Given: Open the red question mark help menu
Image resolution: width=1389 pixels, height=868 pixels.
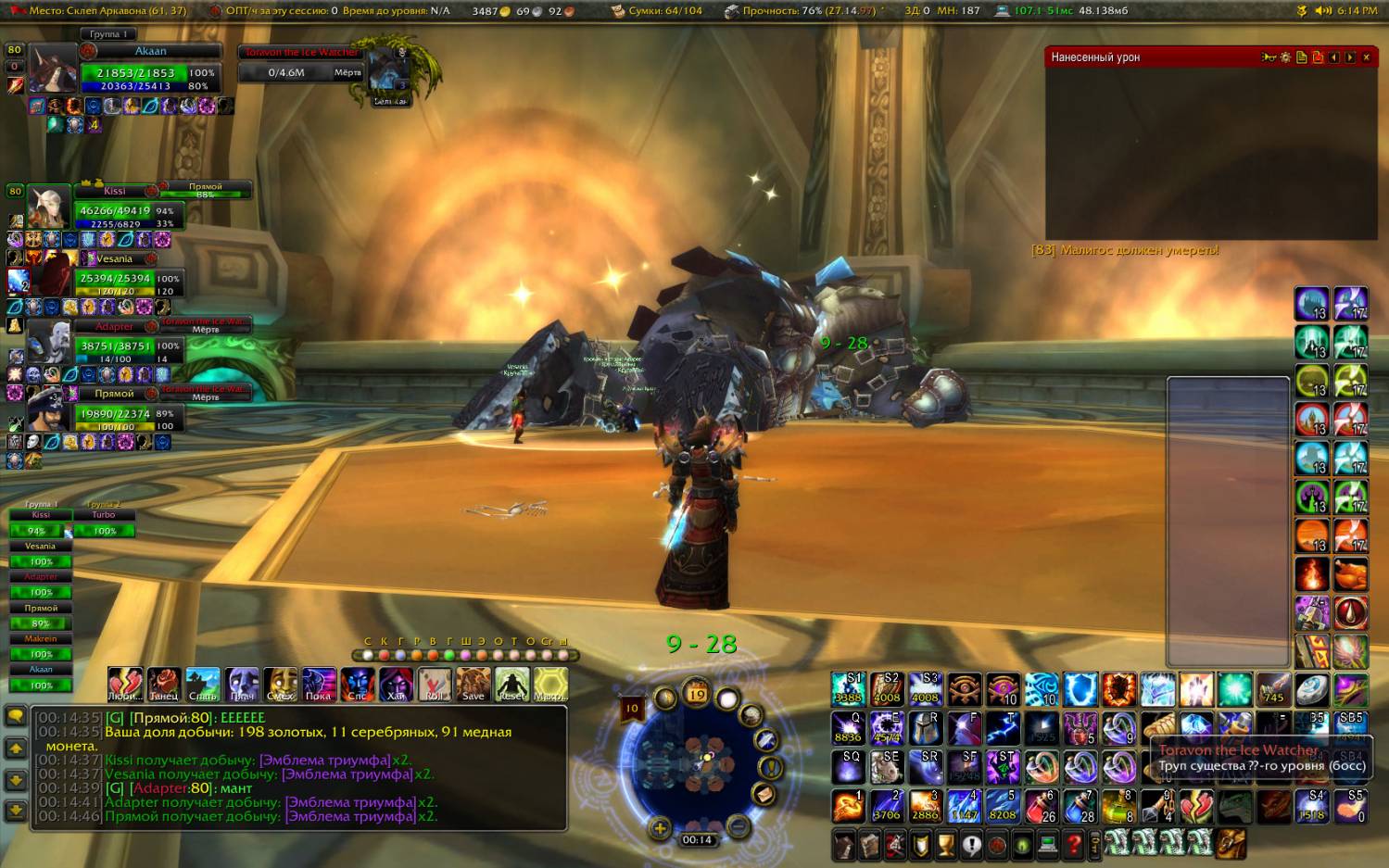Looking at the screenshot, I should (1072, 844).
